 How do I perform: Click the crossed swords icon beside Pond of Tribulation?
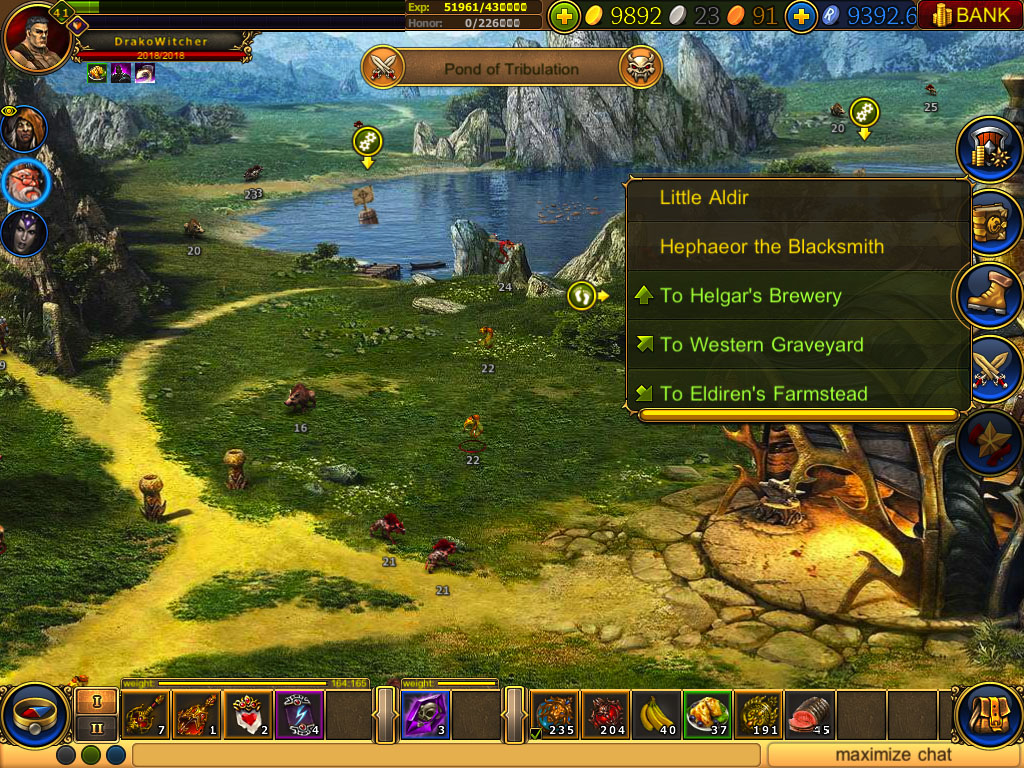point(385,68)
